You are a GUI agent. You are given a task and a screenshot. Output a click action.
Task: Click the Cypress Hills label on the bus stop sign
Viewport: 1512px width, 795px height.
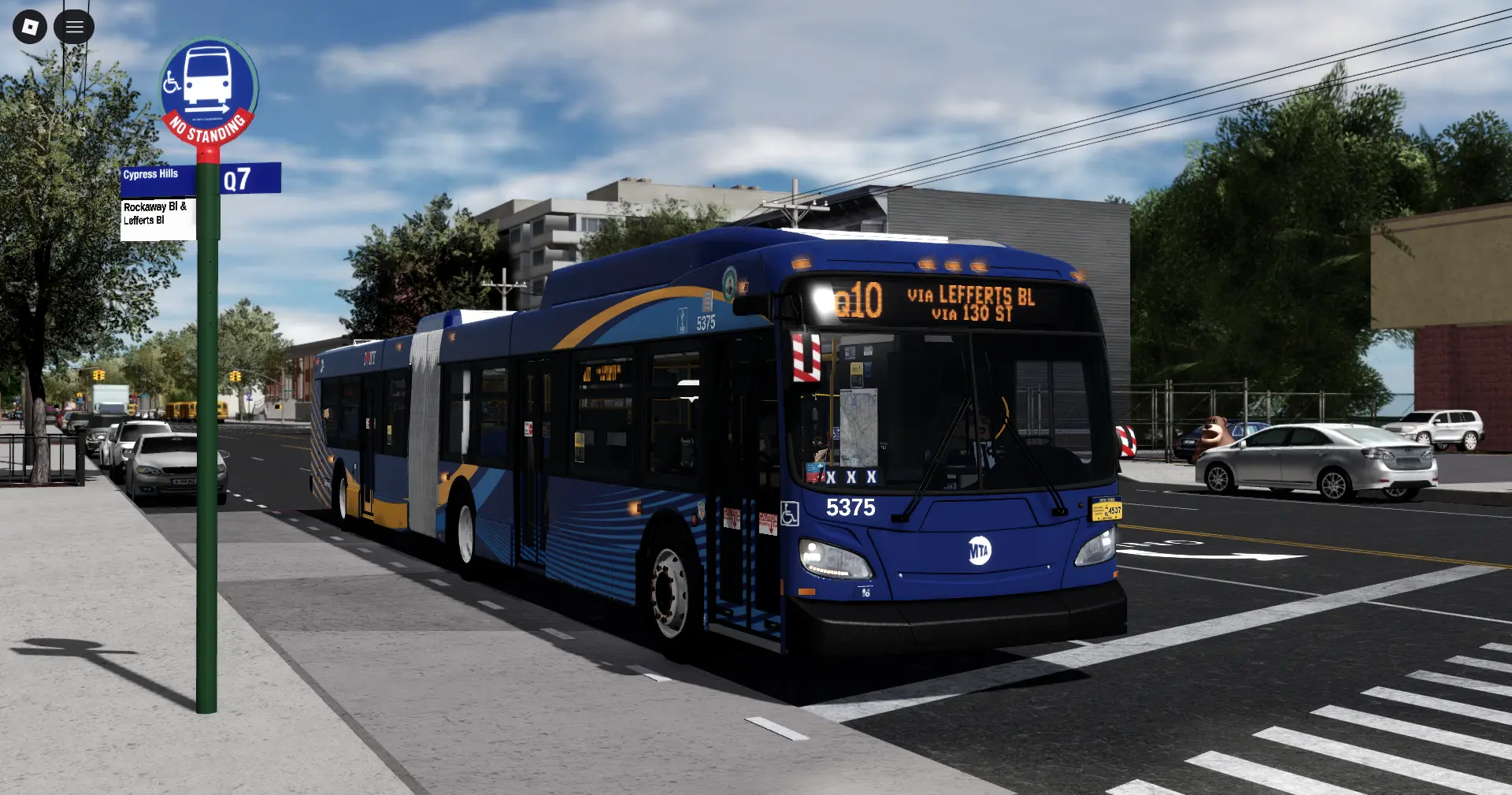[x=151, y=174]
